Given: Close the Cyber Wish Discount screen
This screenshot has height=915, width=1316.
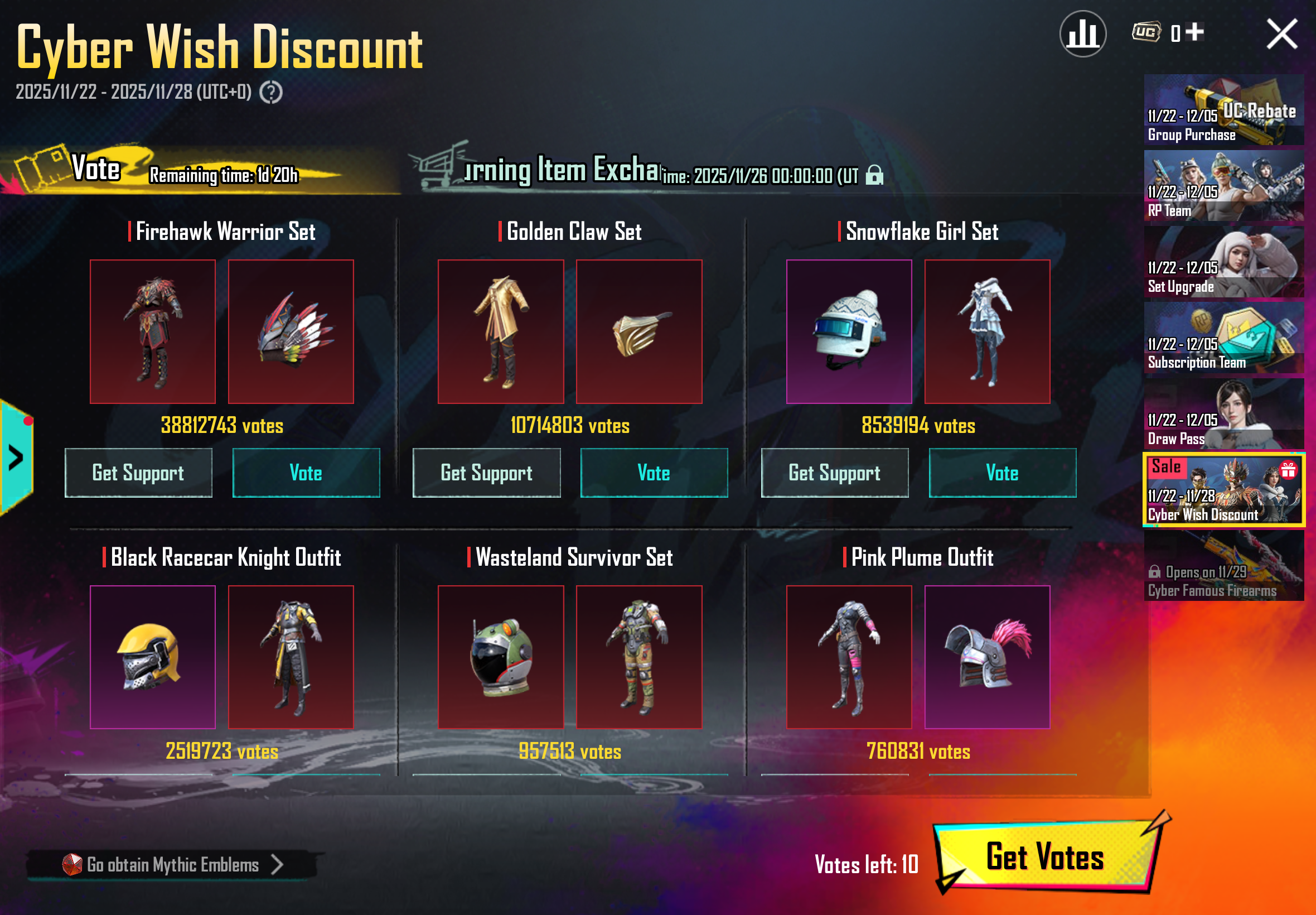Looking at the screenshot, I should 1281,35.
